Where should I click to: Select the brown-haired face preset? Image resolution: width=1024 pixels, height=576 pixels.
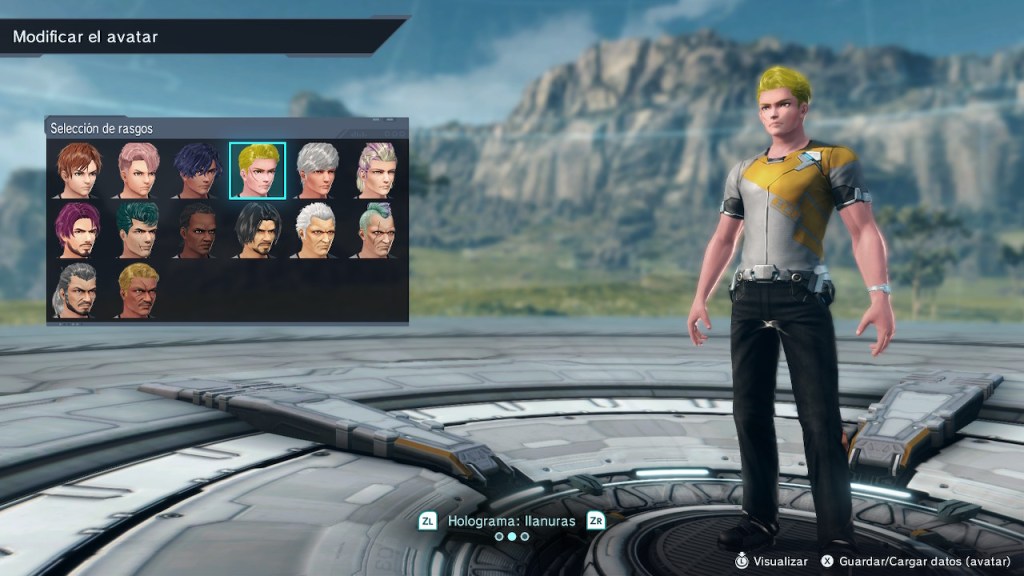tap(78, 170)
